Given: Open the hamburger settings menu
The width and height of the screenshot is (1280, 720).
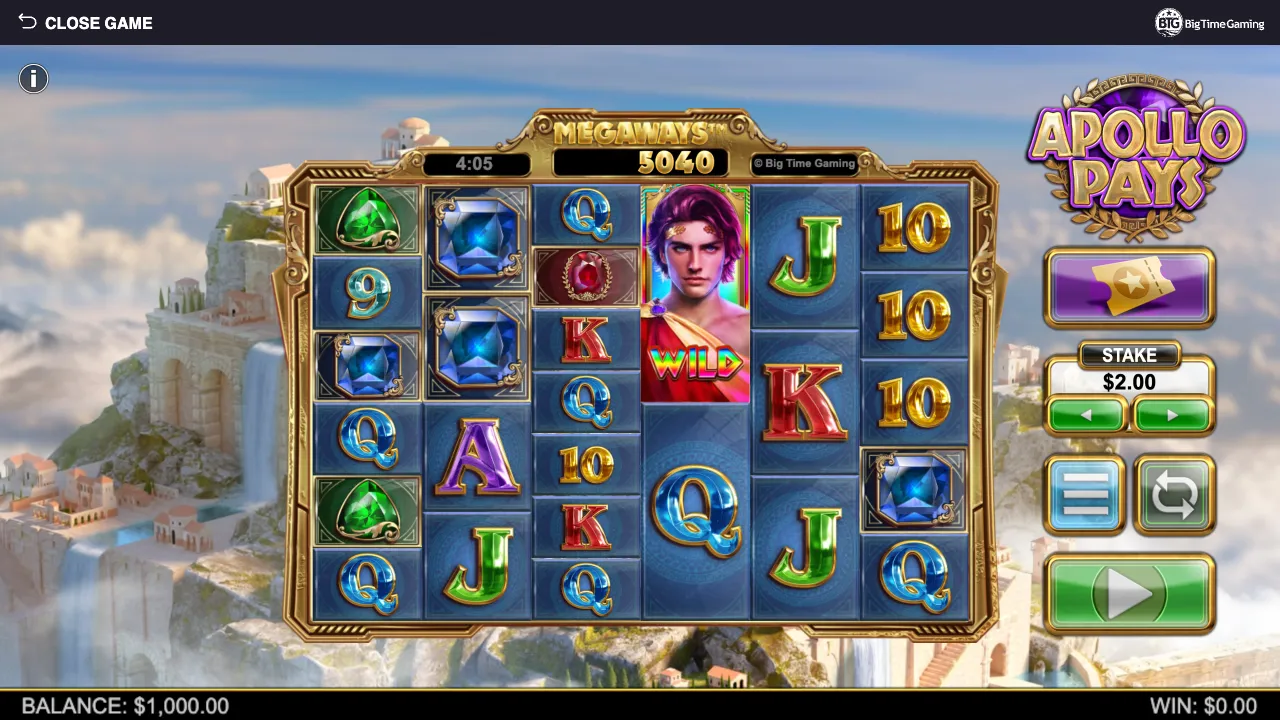Looking at the screenshot, I should (1085, 494).
